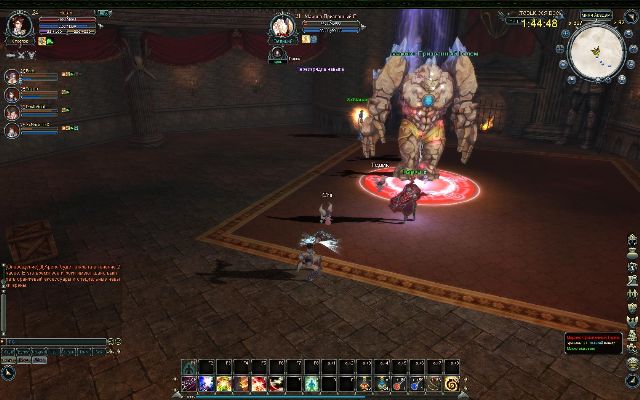640x400 pixels.
Task: Select the last party member portrait
Action: pyautogui.click(x=11, y=129)
